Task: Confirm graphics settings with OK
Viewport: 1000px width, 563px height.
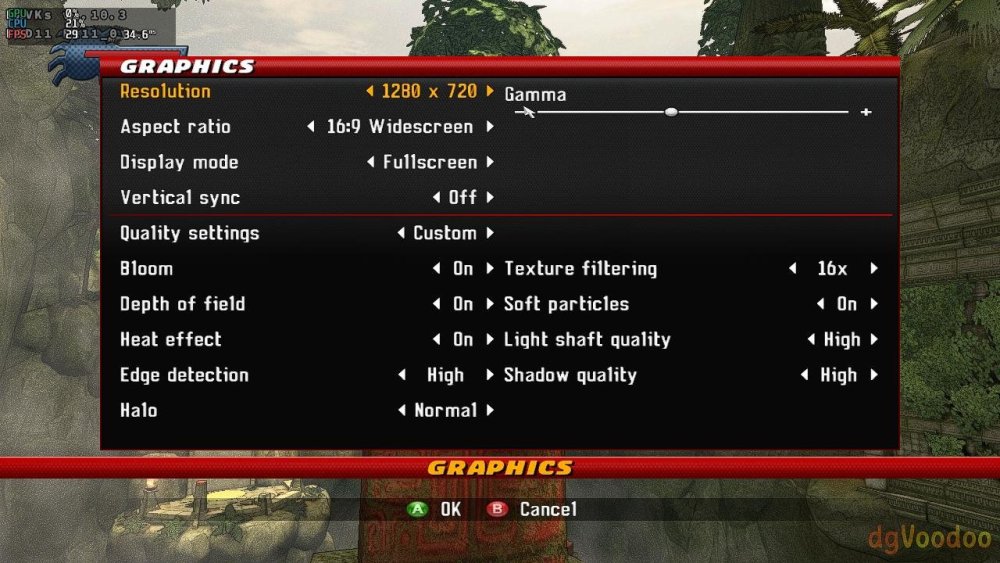Action: pos(436,509)
